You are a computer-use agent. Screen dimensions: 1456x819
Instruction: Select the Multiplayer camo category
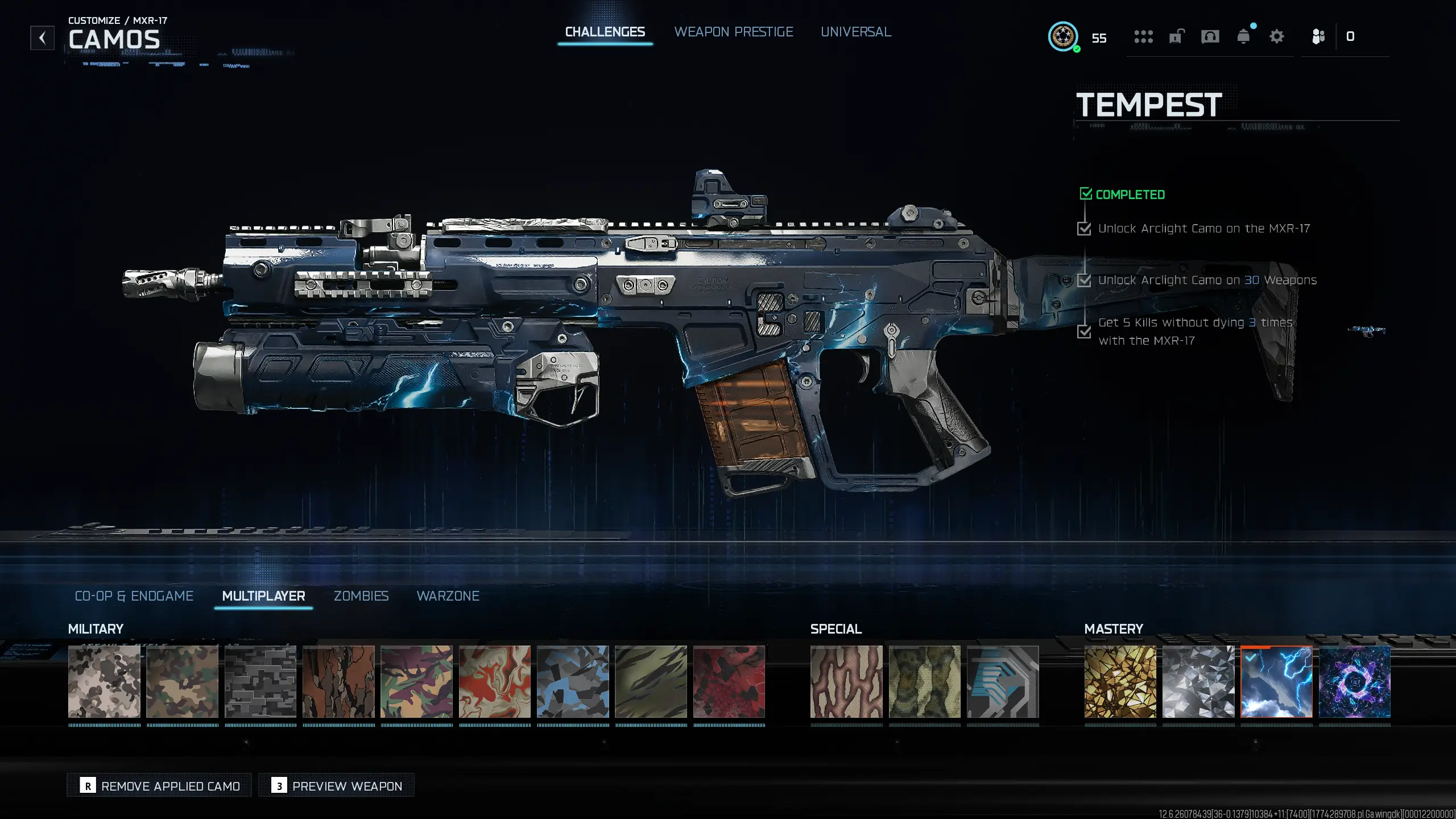(263, 595)
